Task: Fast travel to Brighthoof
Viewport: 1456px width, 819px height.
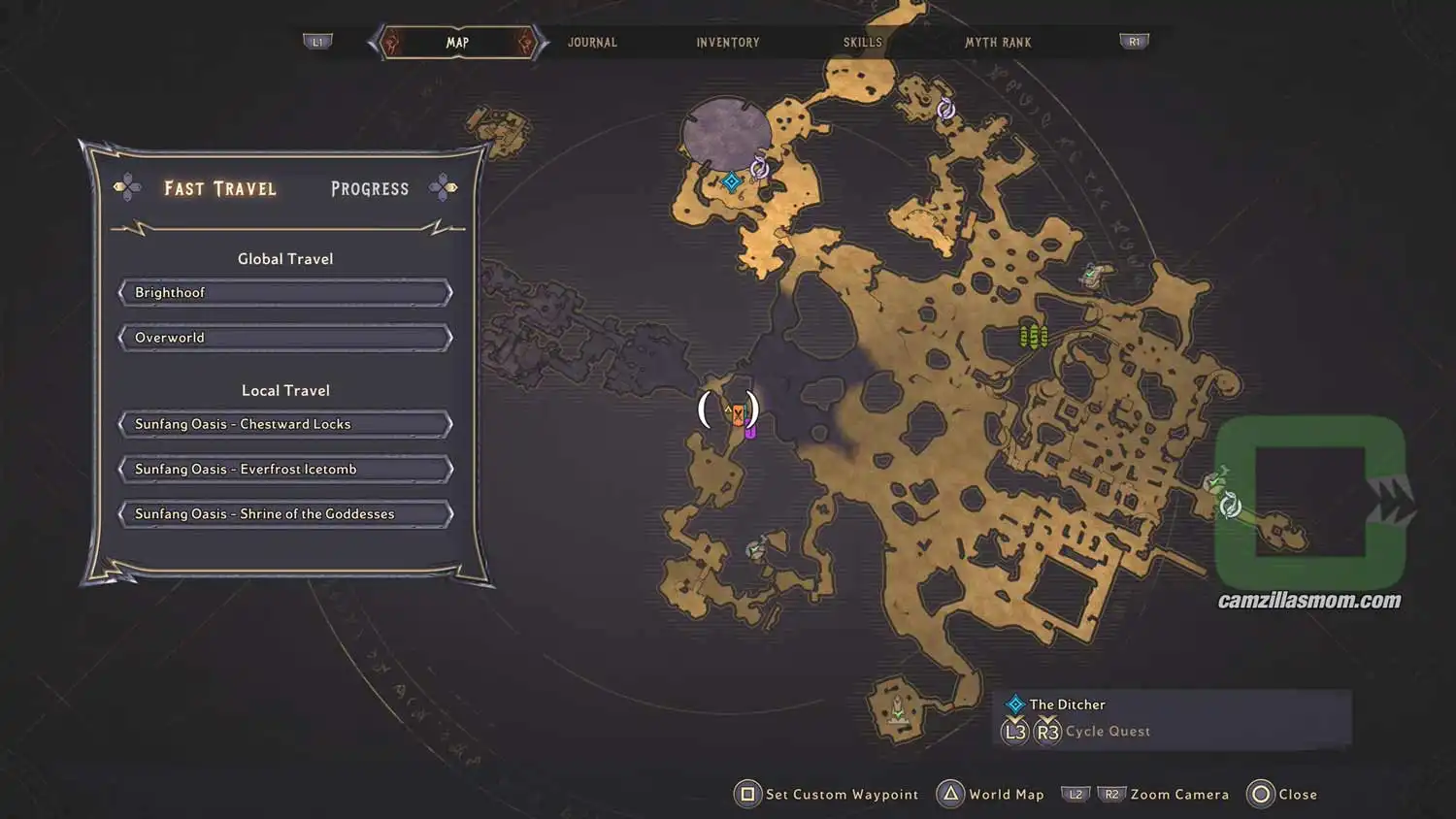Action: [x=284, y=292]
